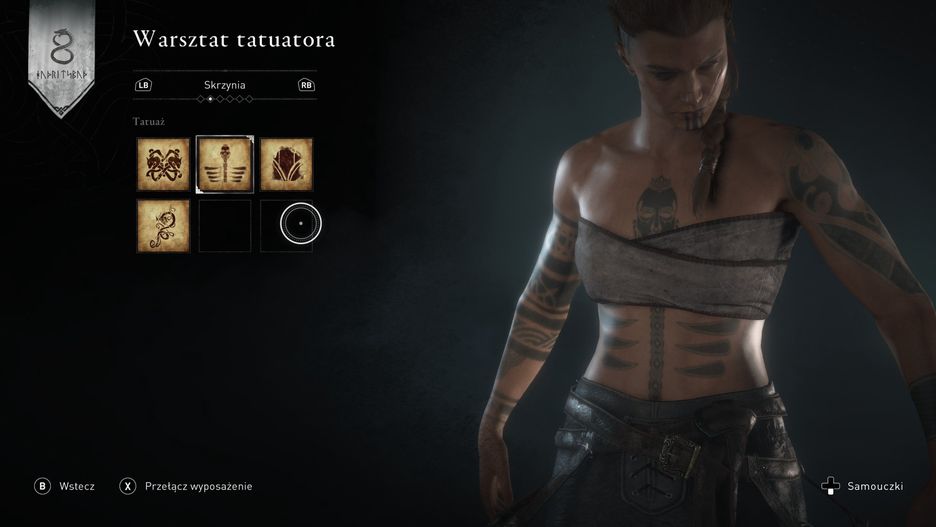Go back with Wstecz
The image size is (936, 527).
(66, 486)
